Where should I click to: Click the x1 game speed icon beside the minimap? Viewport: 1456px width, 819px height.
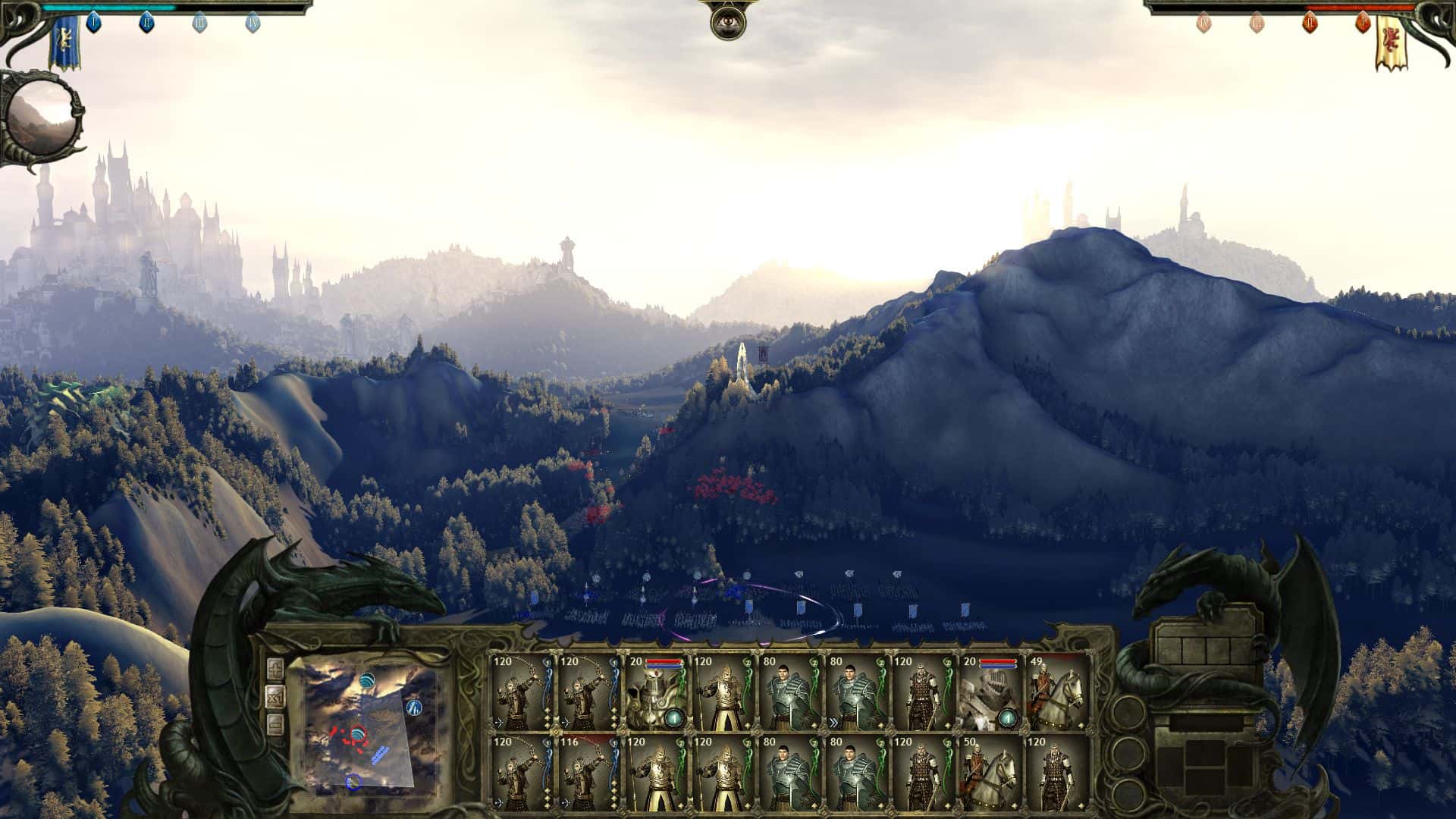[x=276, y=698]
